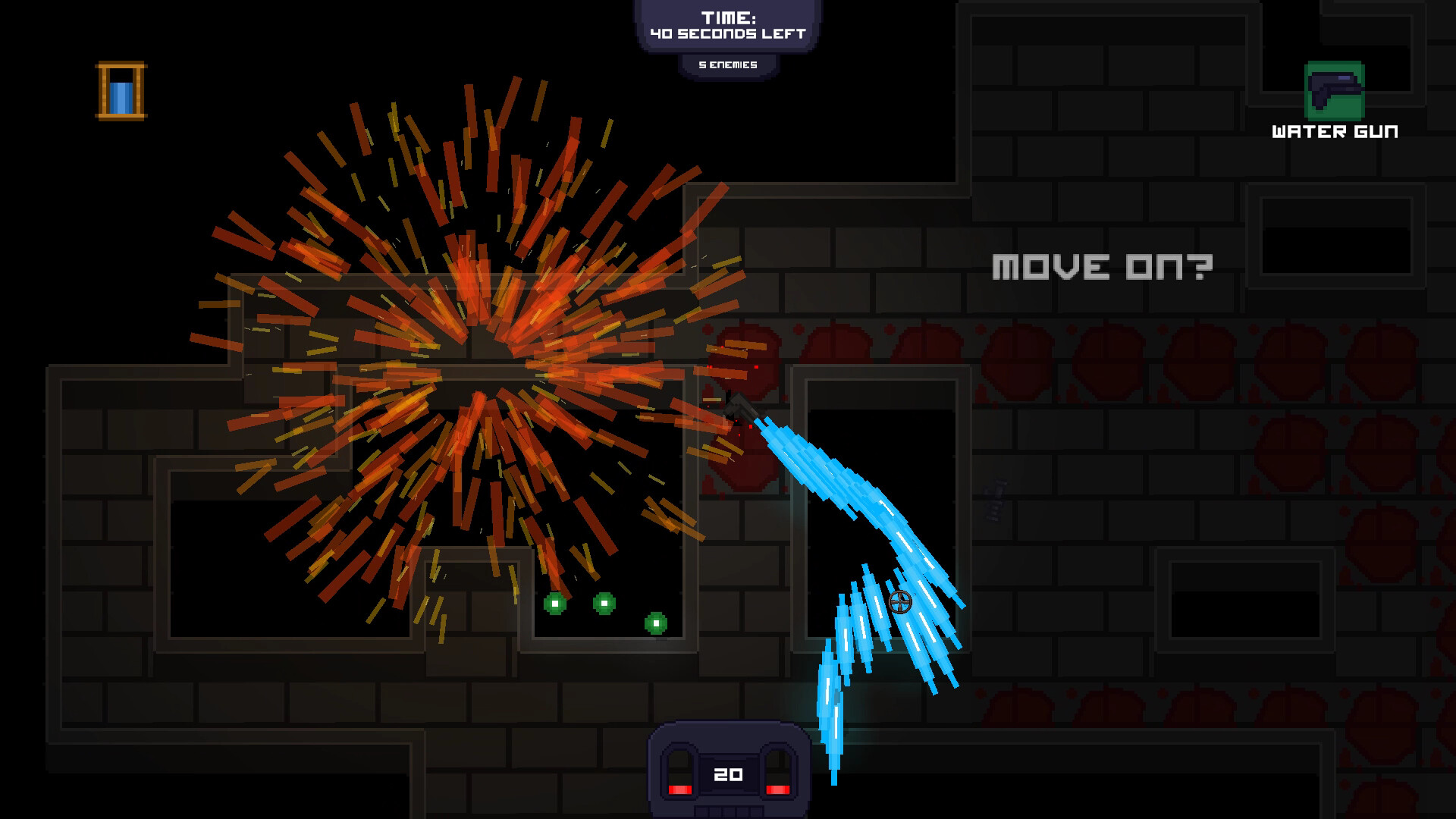Click the '5 ENEMIES' counter label

coord(728,64)
